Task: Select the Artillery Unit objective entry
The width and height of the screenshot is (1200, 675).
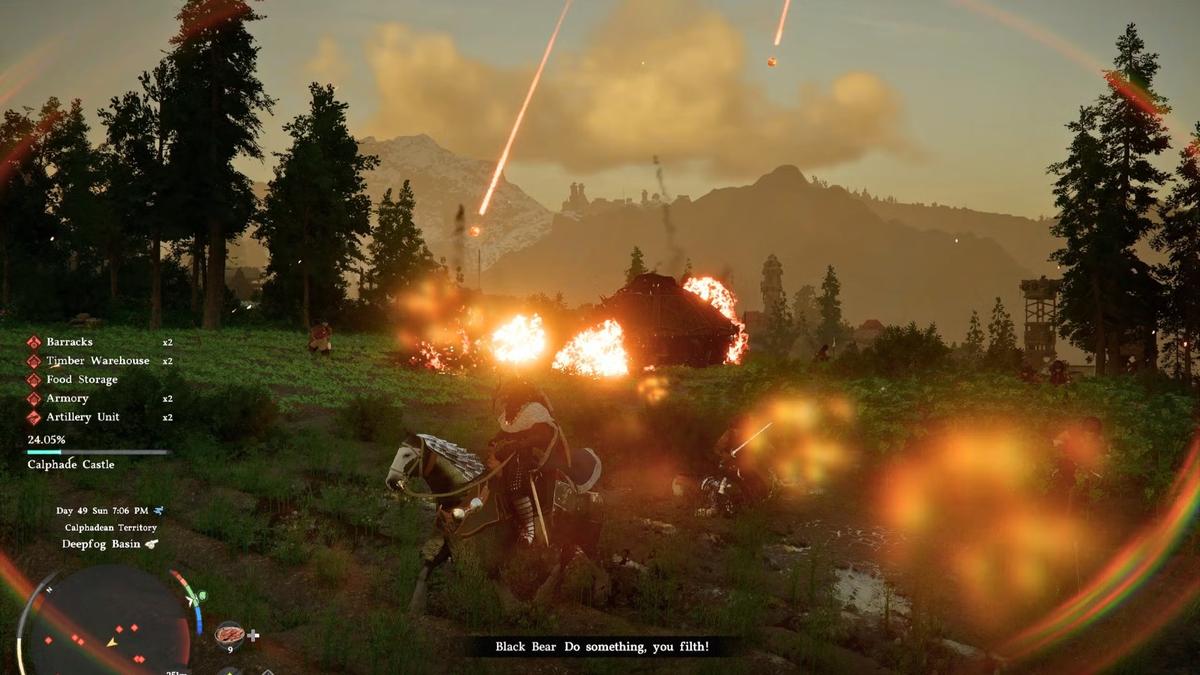Action: tap(82, 417)
